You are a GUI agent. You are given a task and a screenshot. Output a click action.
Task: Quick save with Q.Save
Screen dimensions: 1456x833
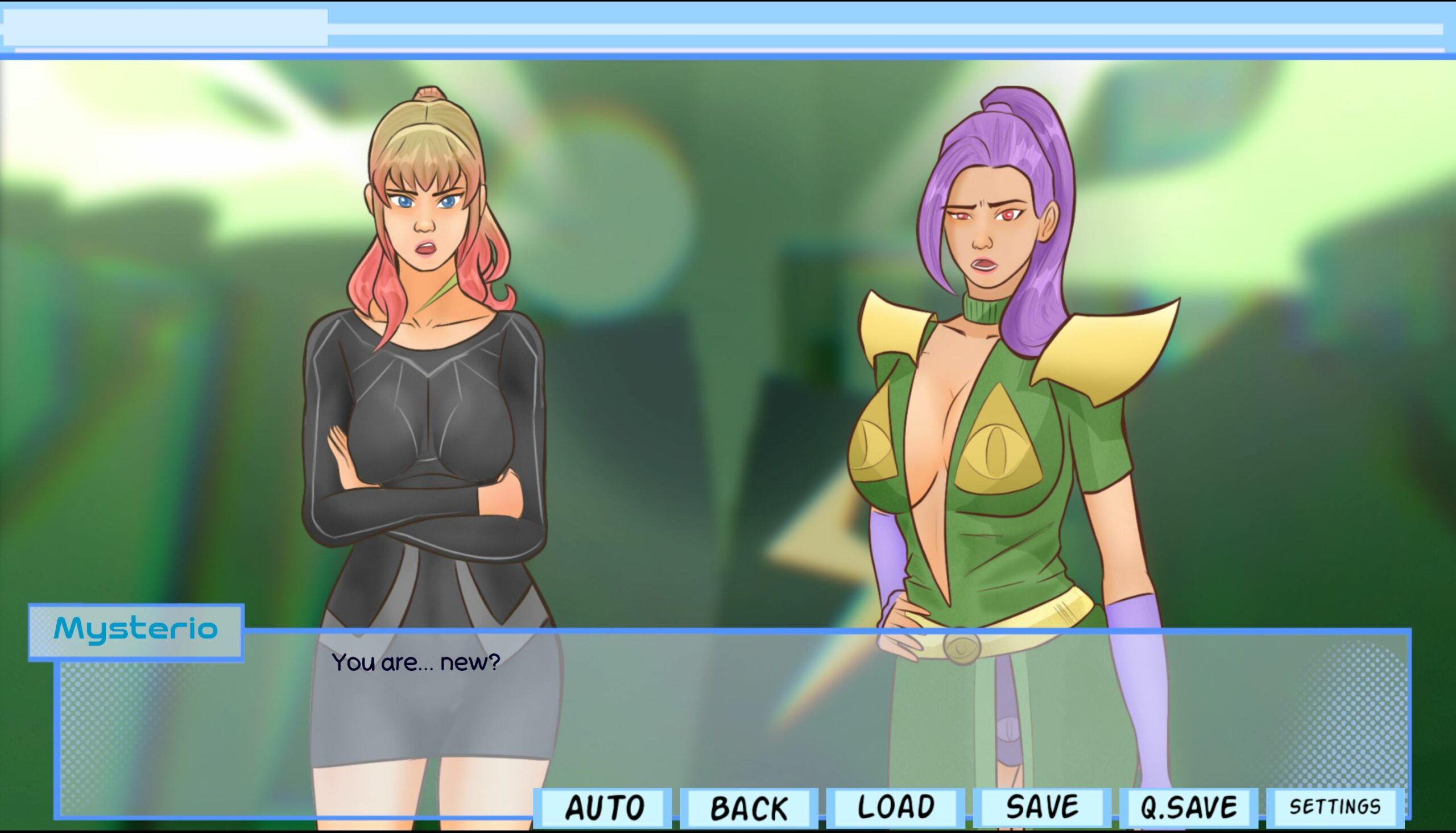coord(1188,807)
